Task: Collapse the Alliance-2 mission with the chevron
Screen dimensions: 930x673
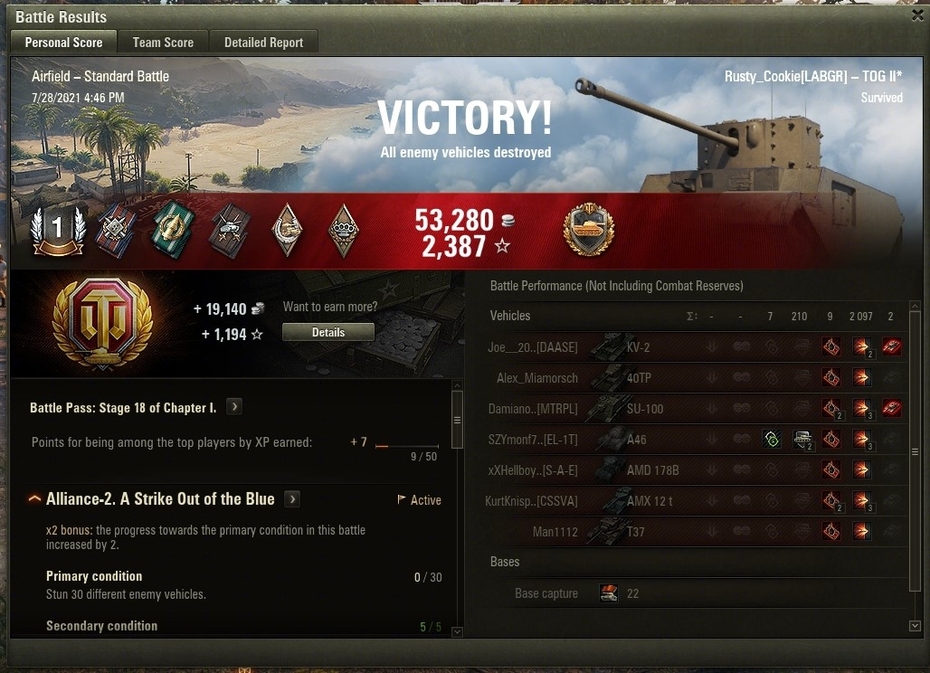Action: 34,499
